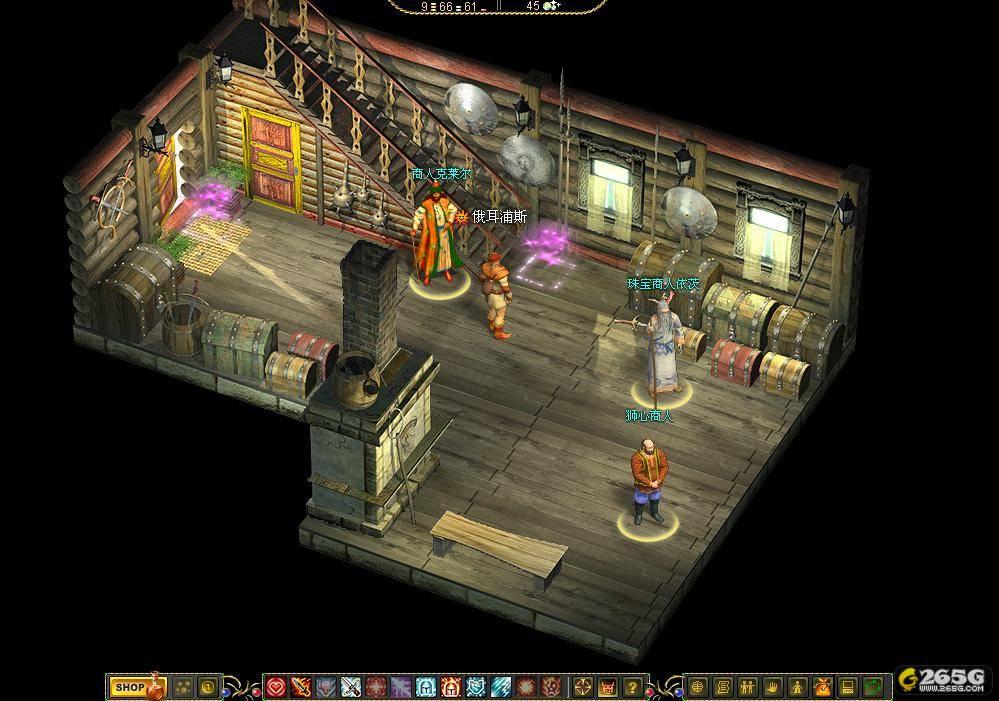999x701 pixels.
Task: Open the orange money bag inventory
Action: [823, 687]
